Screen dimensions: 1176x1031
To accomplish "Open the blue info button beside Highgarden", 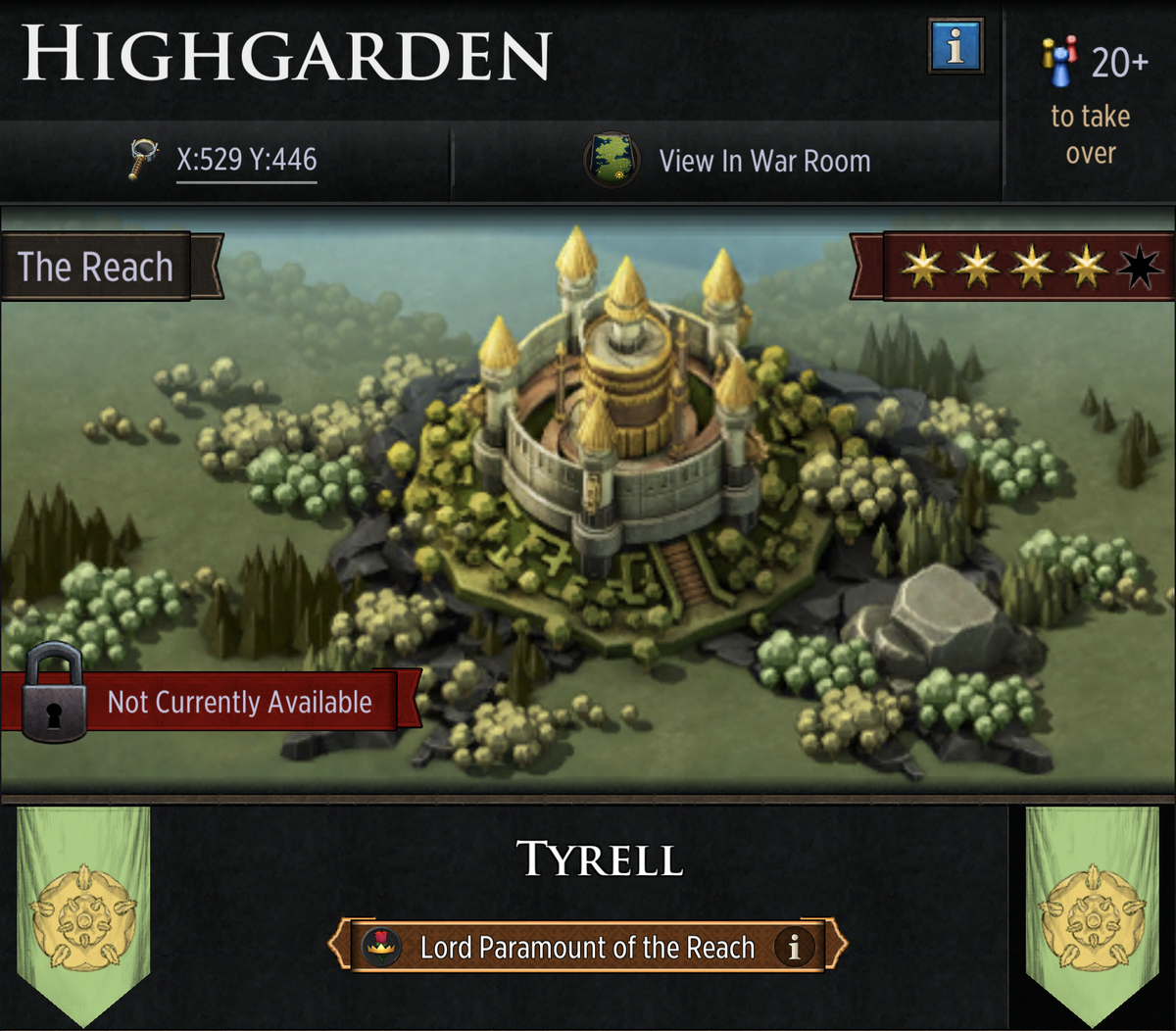I will 955,46.
